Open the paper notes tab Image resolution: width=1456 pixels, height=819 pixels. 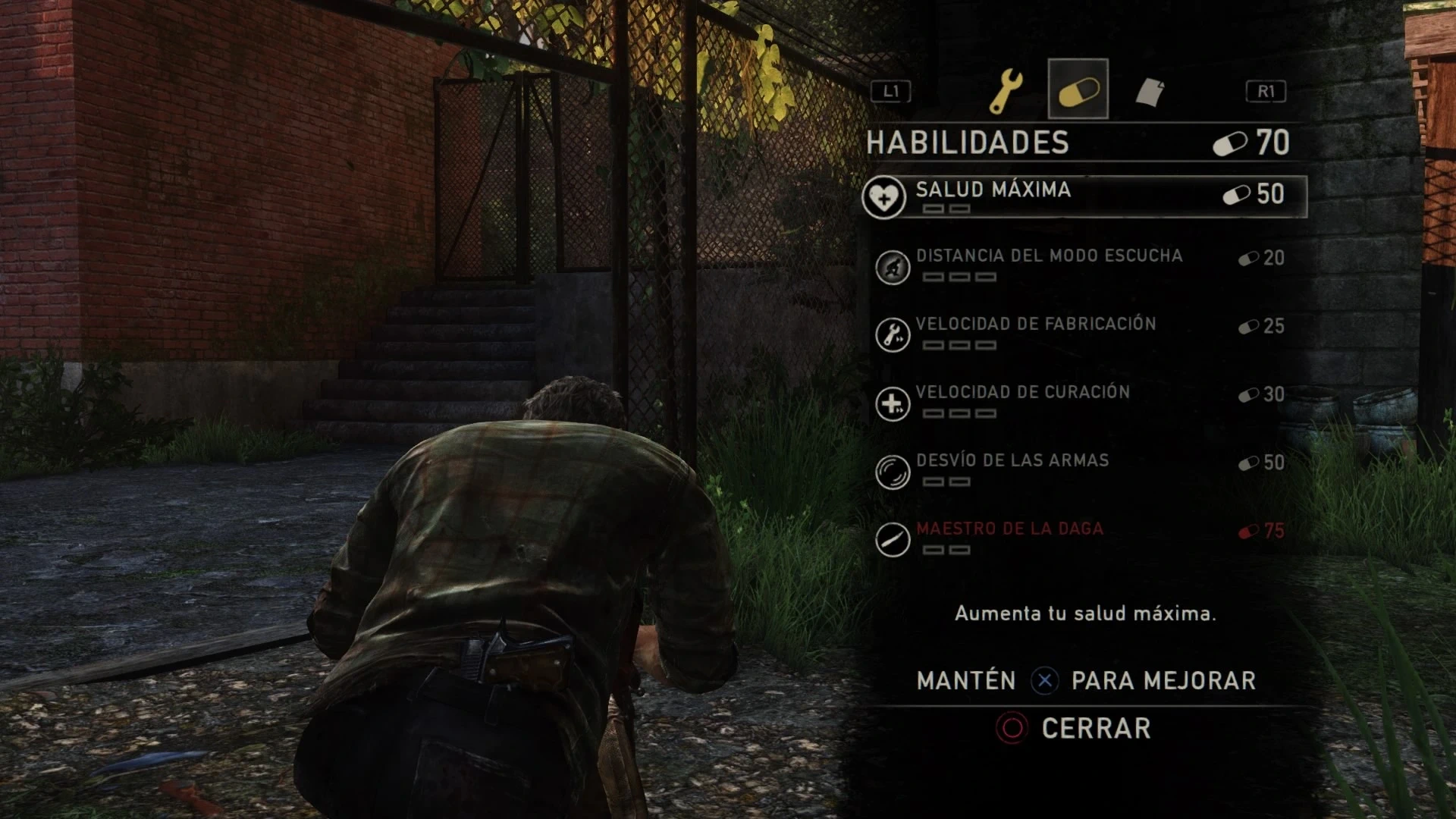pyautogui.click(x=1149, y=92)
